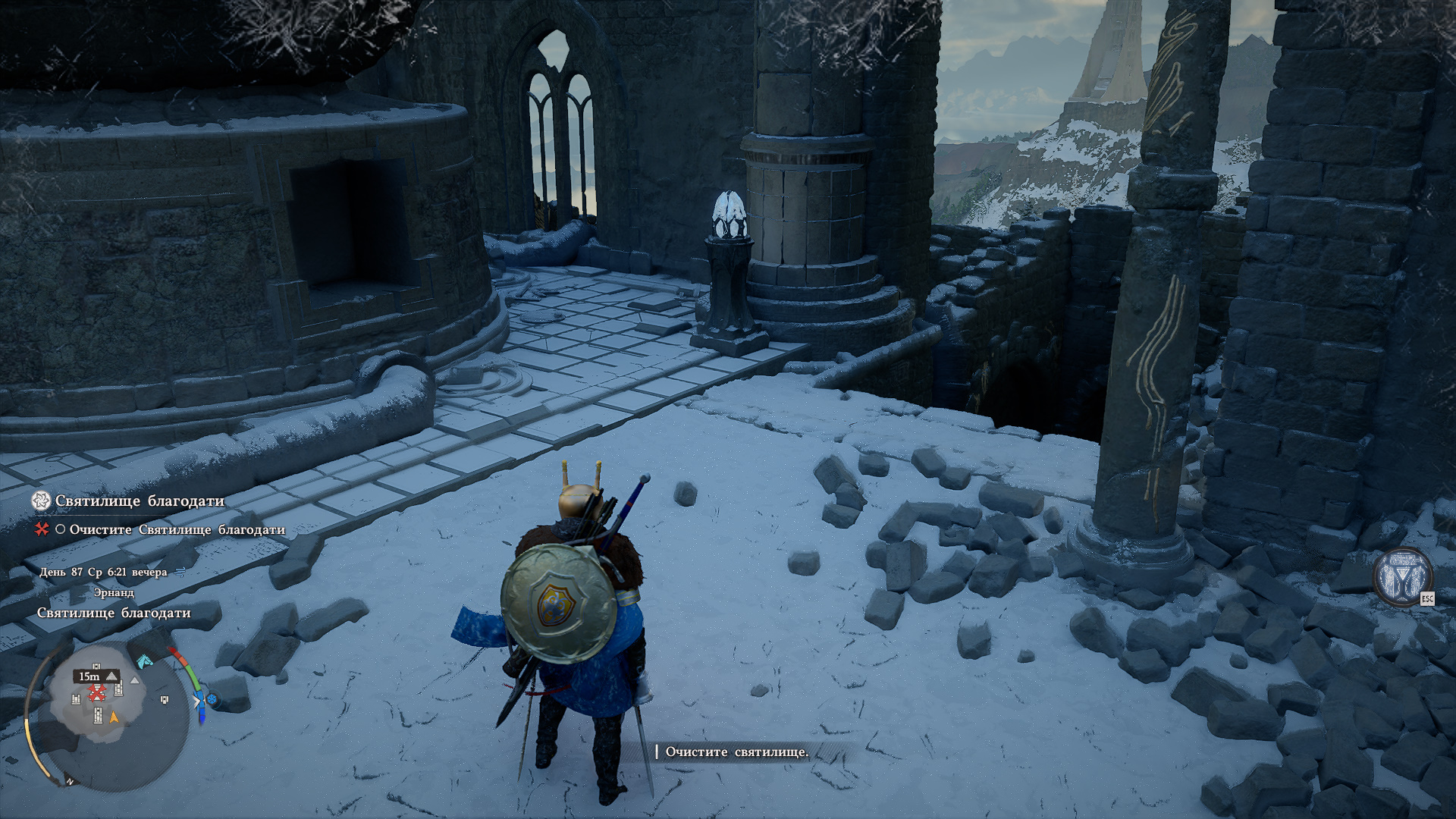Click the white swirl quest emblem icon
Screen dimensions: 1456x819
41,500
